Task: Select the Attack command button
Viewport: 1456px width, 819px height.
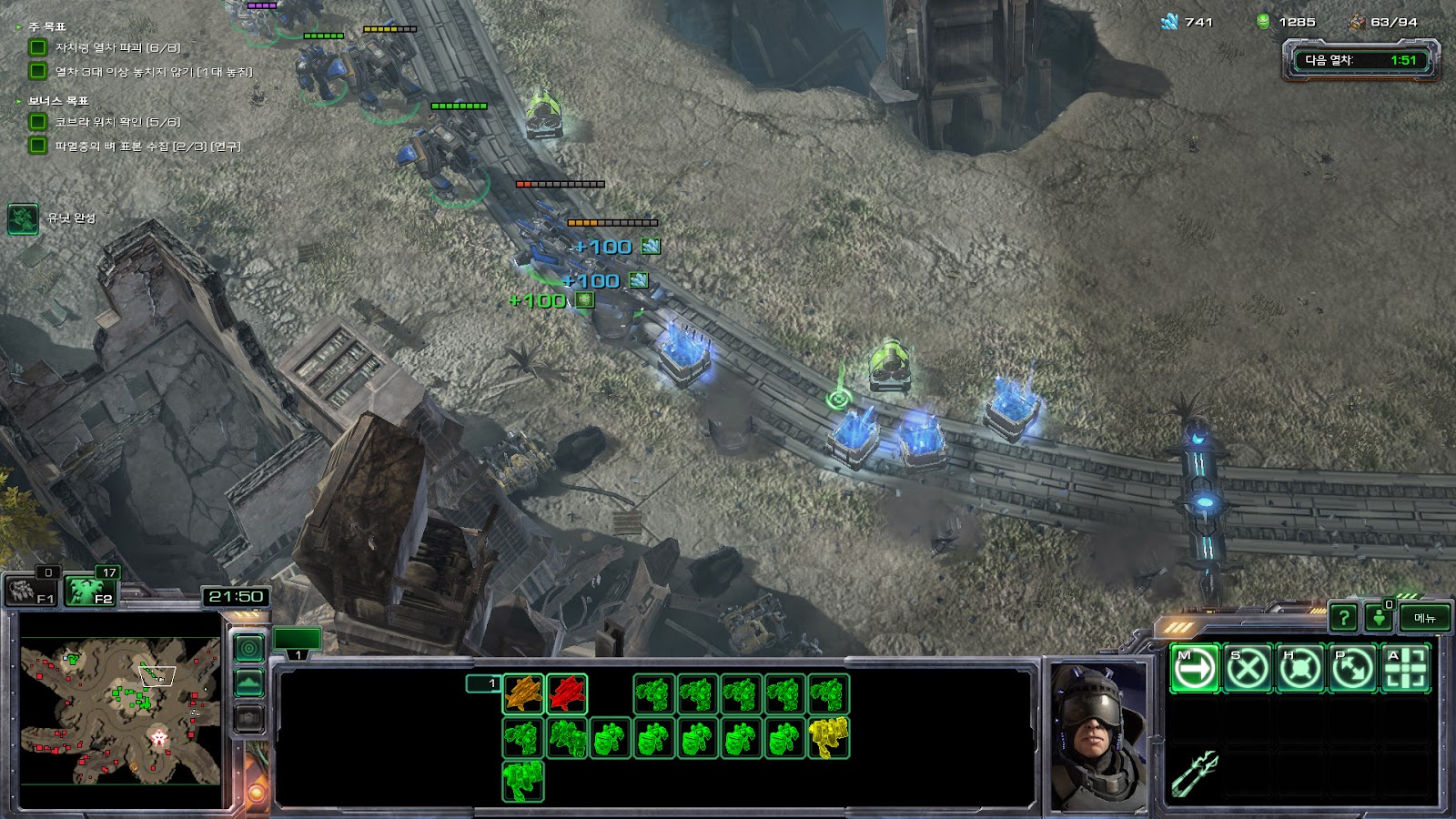Action: [1405, 669]
